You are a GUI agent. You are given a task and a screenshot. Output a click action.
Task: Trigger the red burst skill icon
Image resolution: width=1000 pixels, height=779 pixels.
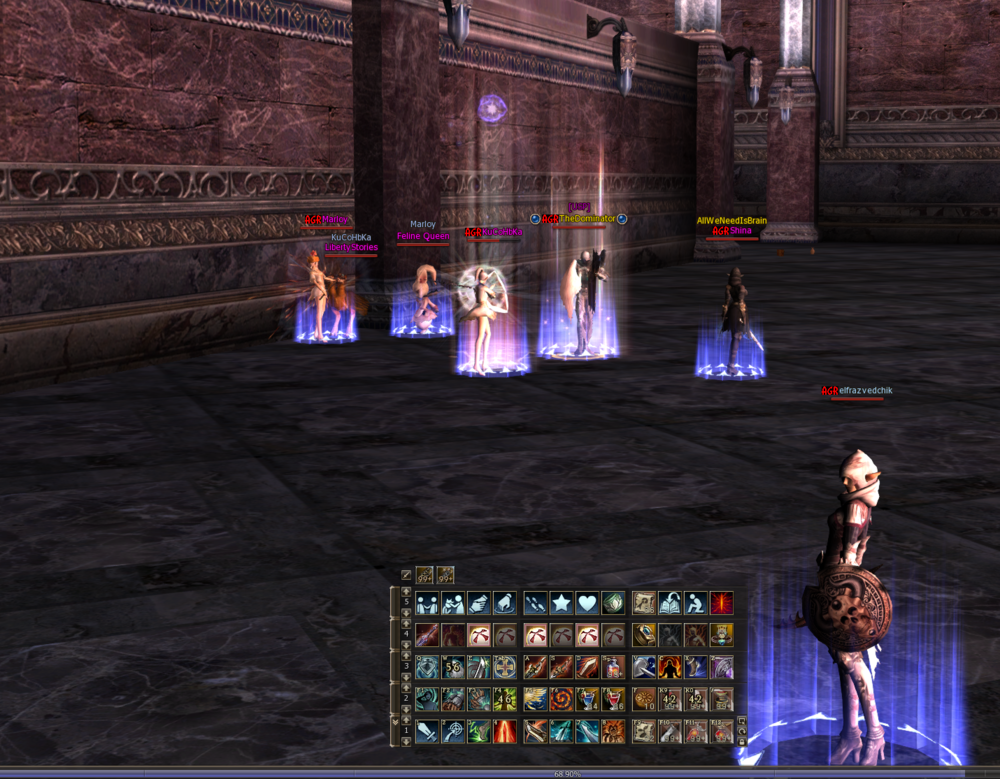(x=721, y=603)
